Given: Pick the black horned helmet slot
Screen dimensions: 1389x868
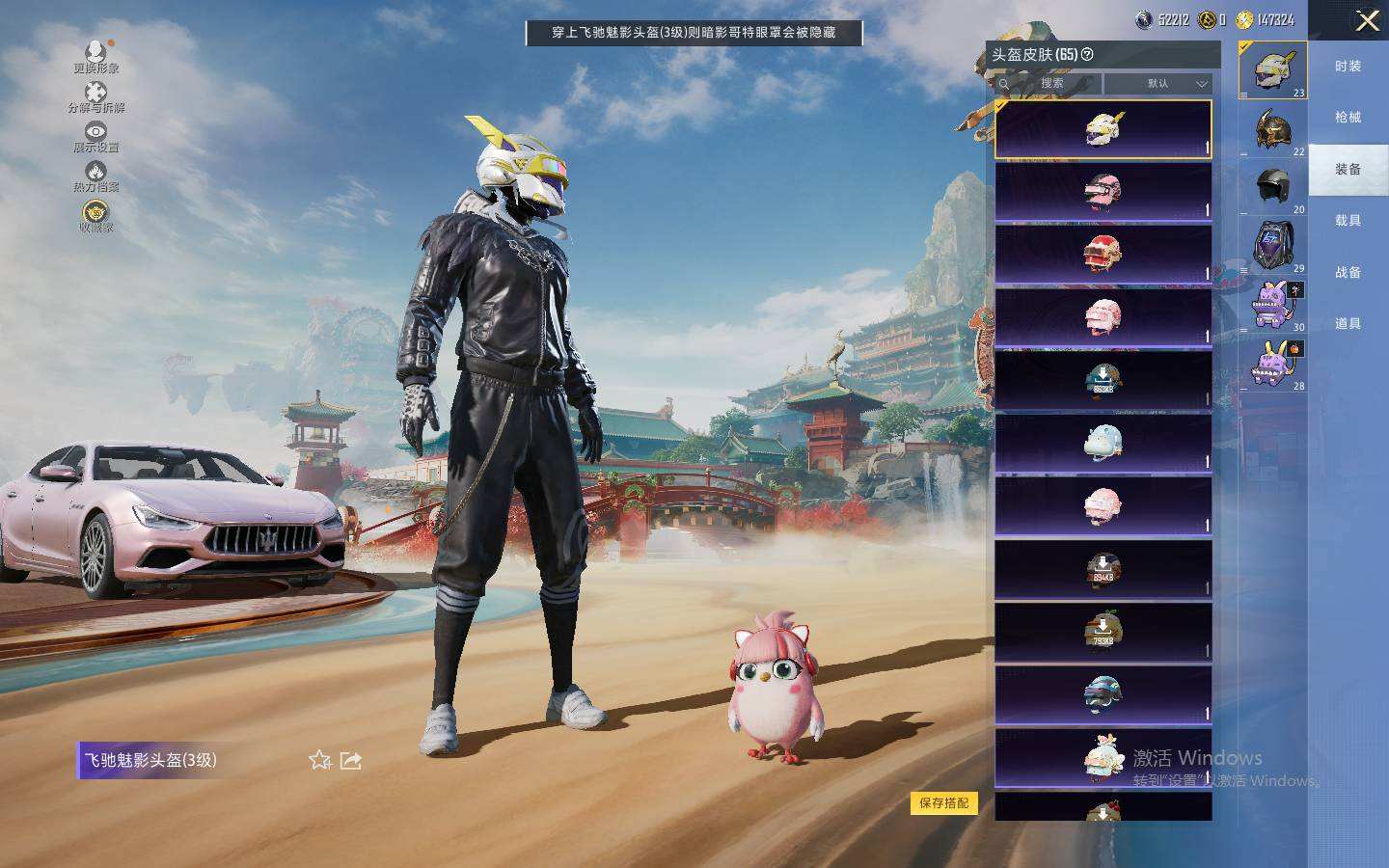Looking at the screenshot, I should [x=1273, y=129].
